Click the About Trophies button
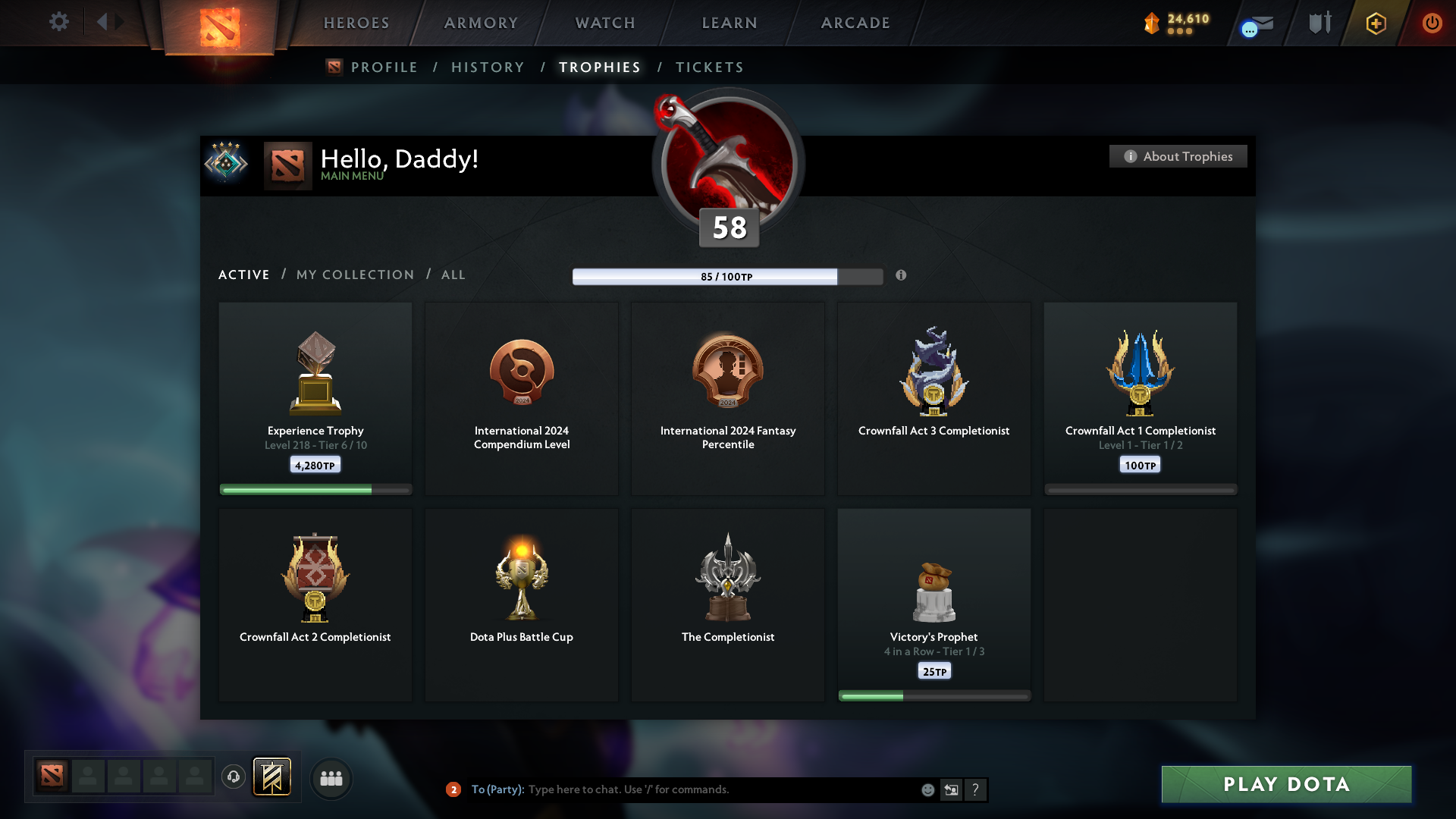Image resolution: width=1456 pixels, height=819 pixels. pyautogui.click(x=1178, y=156)
